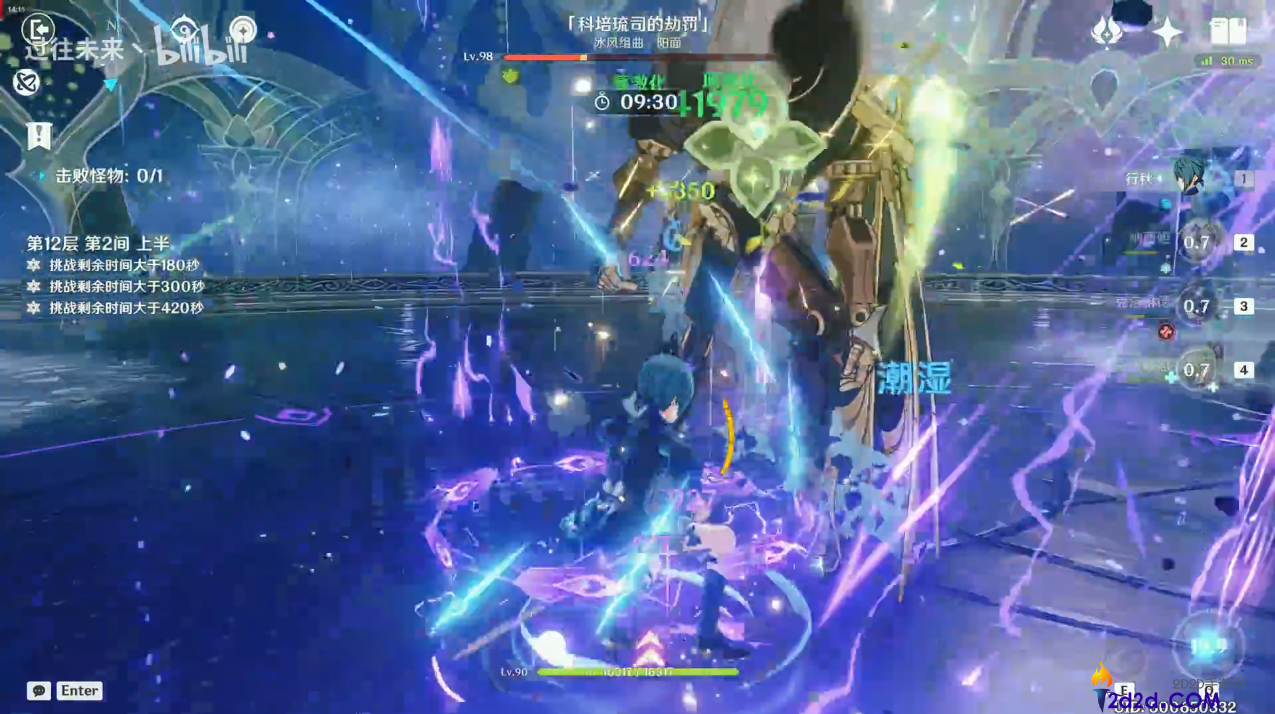Open the co-op orbit icon
Image resolution: width=1275 pixels, height=714 pixels.
pyautogui.click(x=26, y=82)
